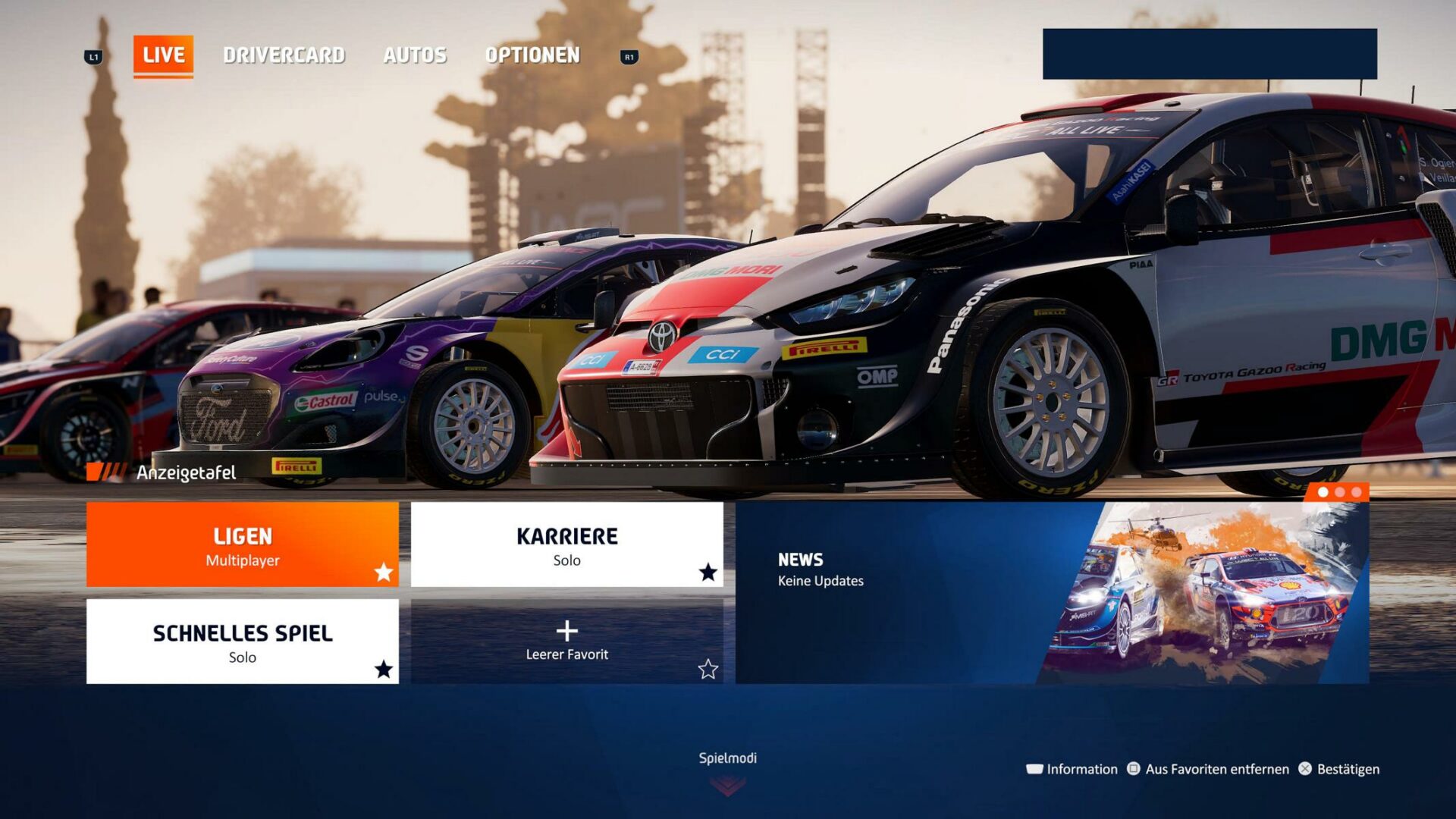Click the cross icon next to 'Bestätigen'
1456x819 pixels.
click(x=1306, y=769)
